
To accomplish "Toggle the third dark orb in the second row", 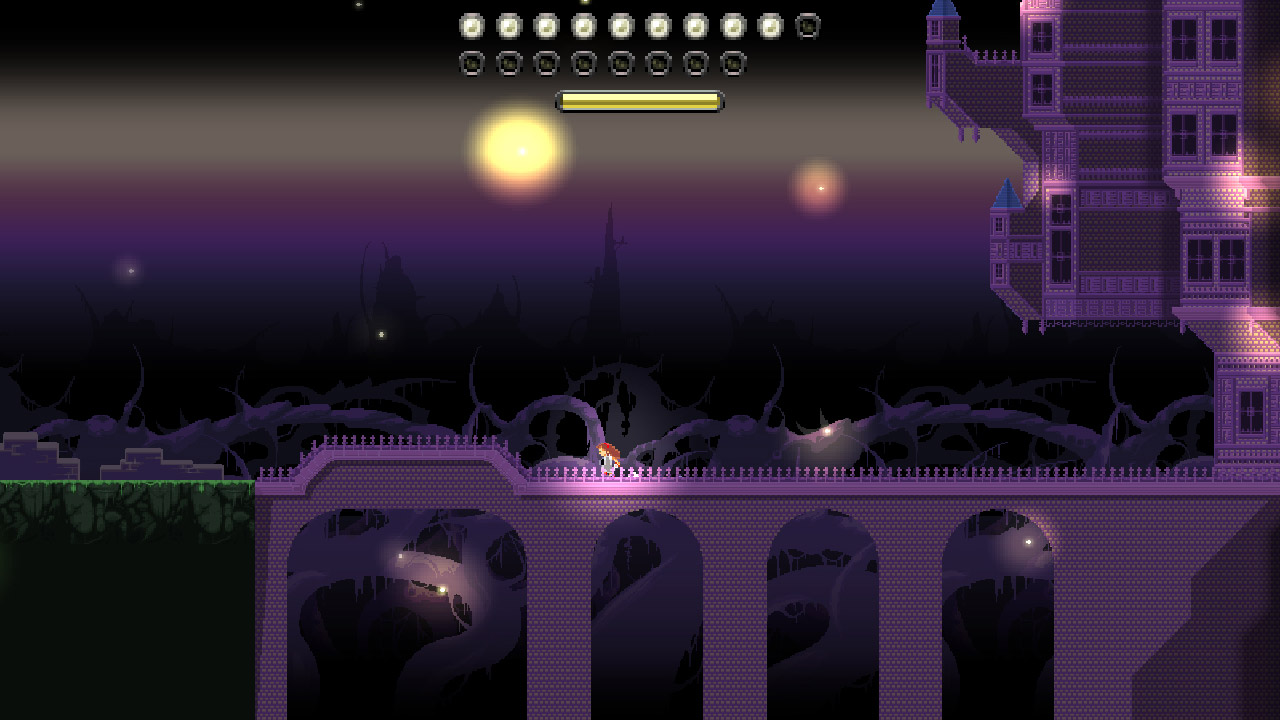I will (545, 63).
